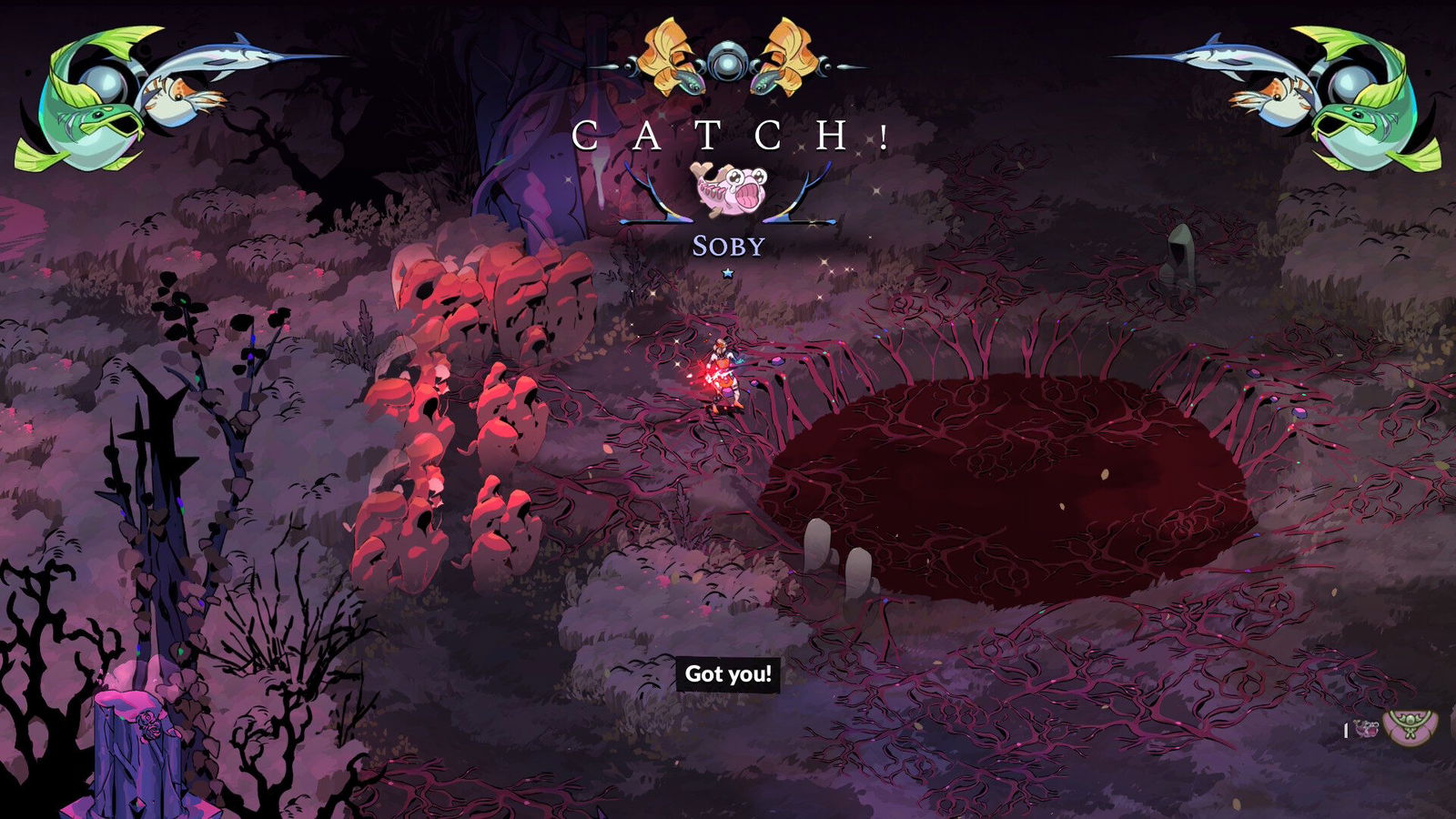Viewport: 1456px width, 819px height.
Task: Open the pink pouch icon bottom-right
Action: pyautogui.click(x=1410, y=728)
